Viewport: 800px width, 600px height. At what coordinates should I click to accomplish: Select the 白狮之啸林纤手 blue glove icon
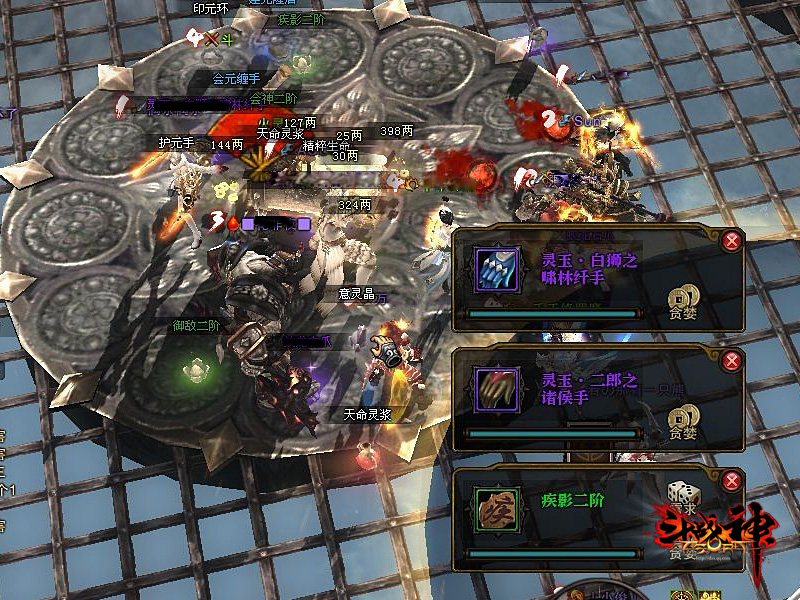point(496,270)
